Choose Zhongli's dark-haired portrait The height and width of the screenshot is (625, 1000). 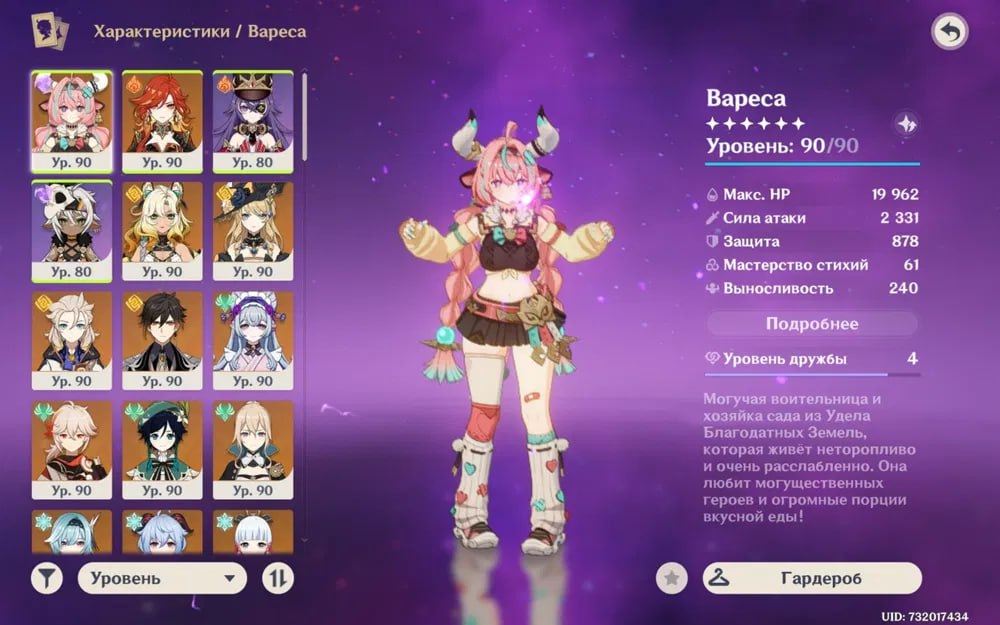(162, 338)
